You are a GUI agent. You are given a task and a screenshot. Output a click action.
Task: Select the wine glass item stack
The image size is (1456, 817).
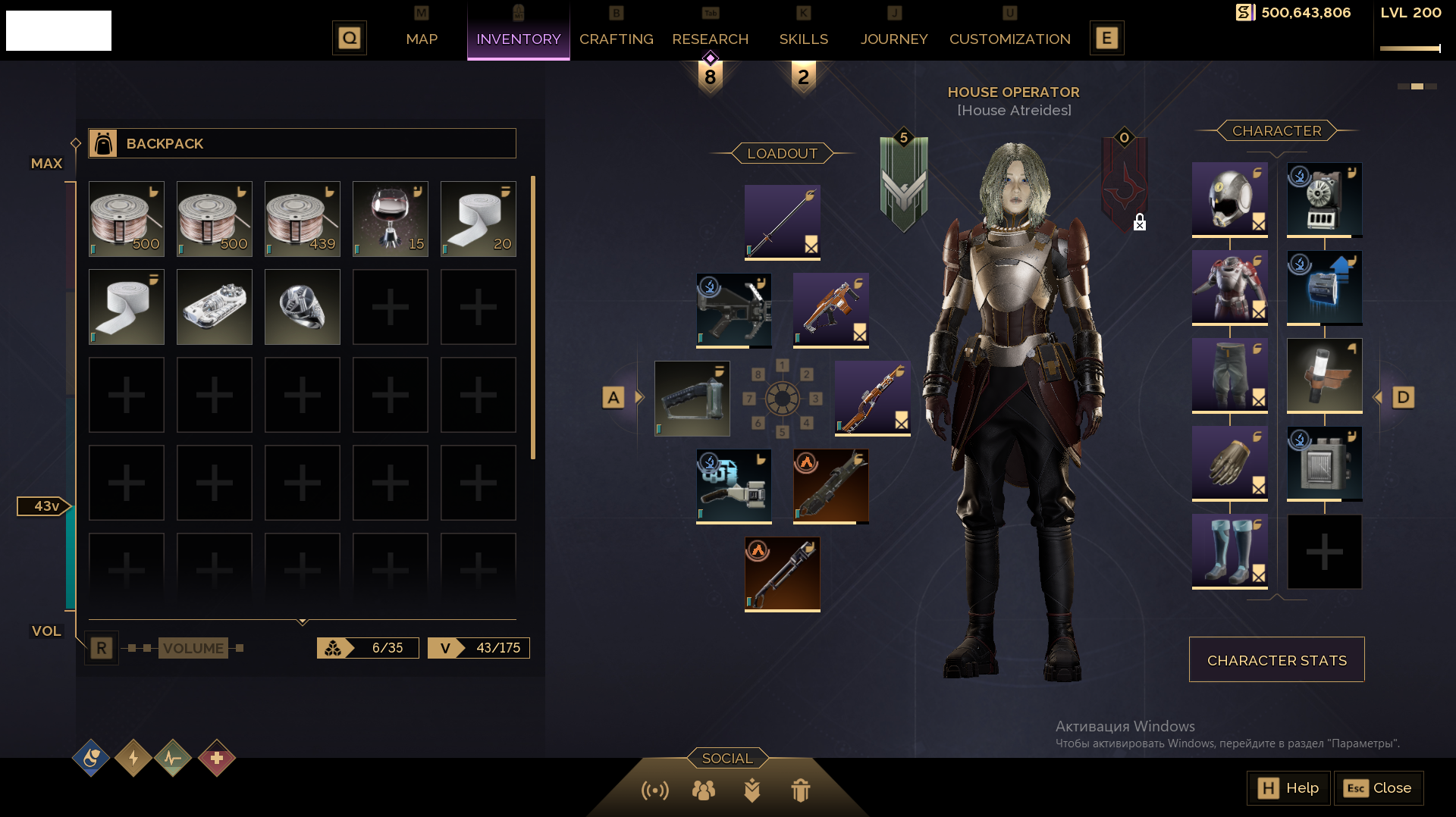click(391, 219)
